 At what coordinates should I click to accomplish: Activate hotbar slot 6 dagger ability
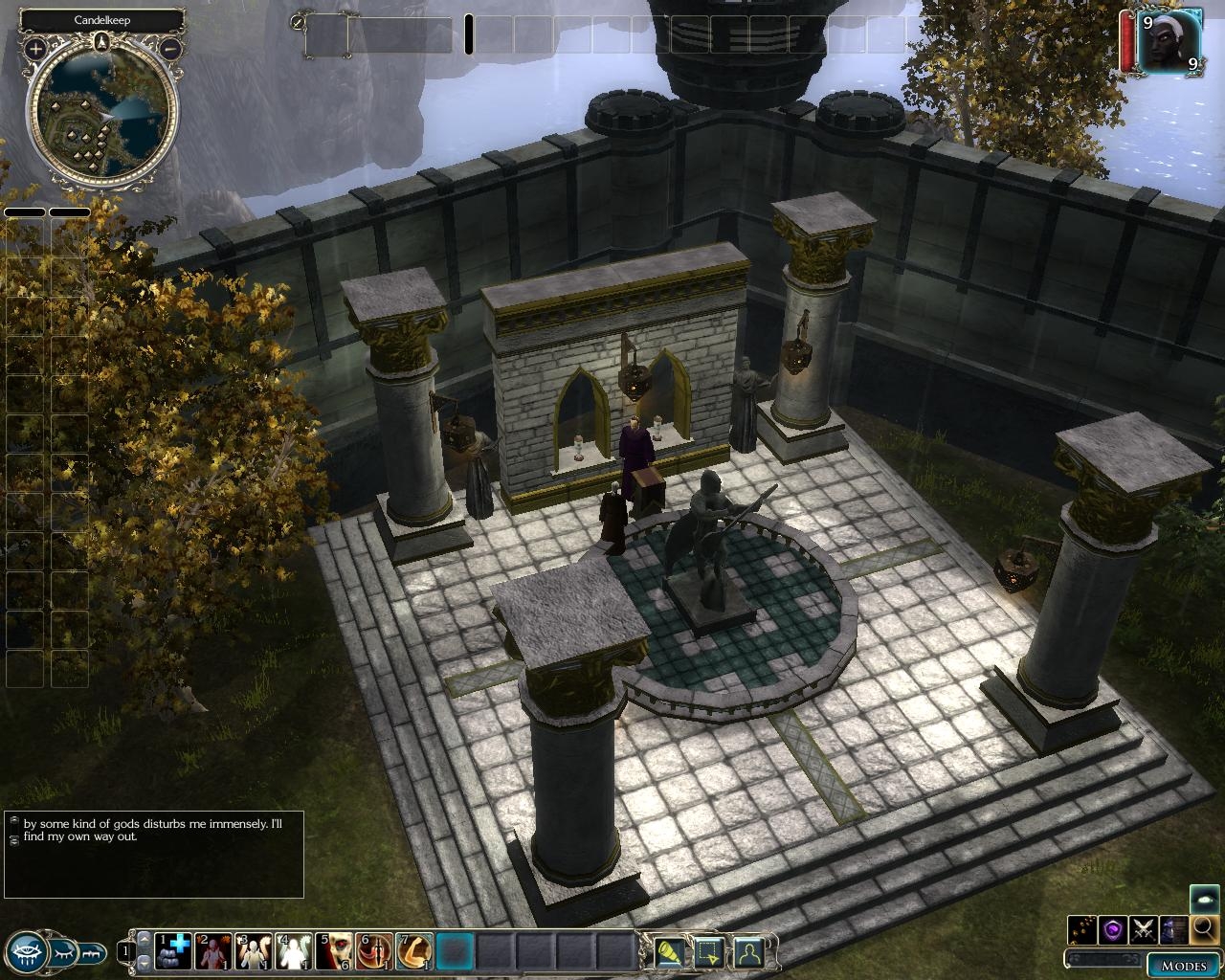[x=374, y=951]
